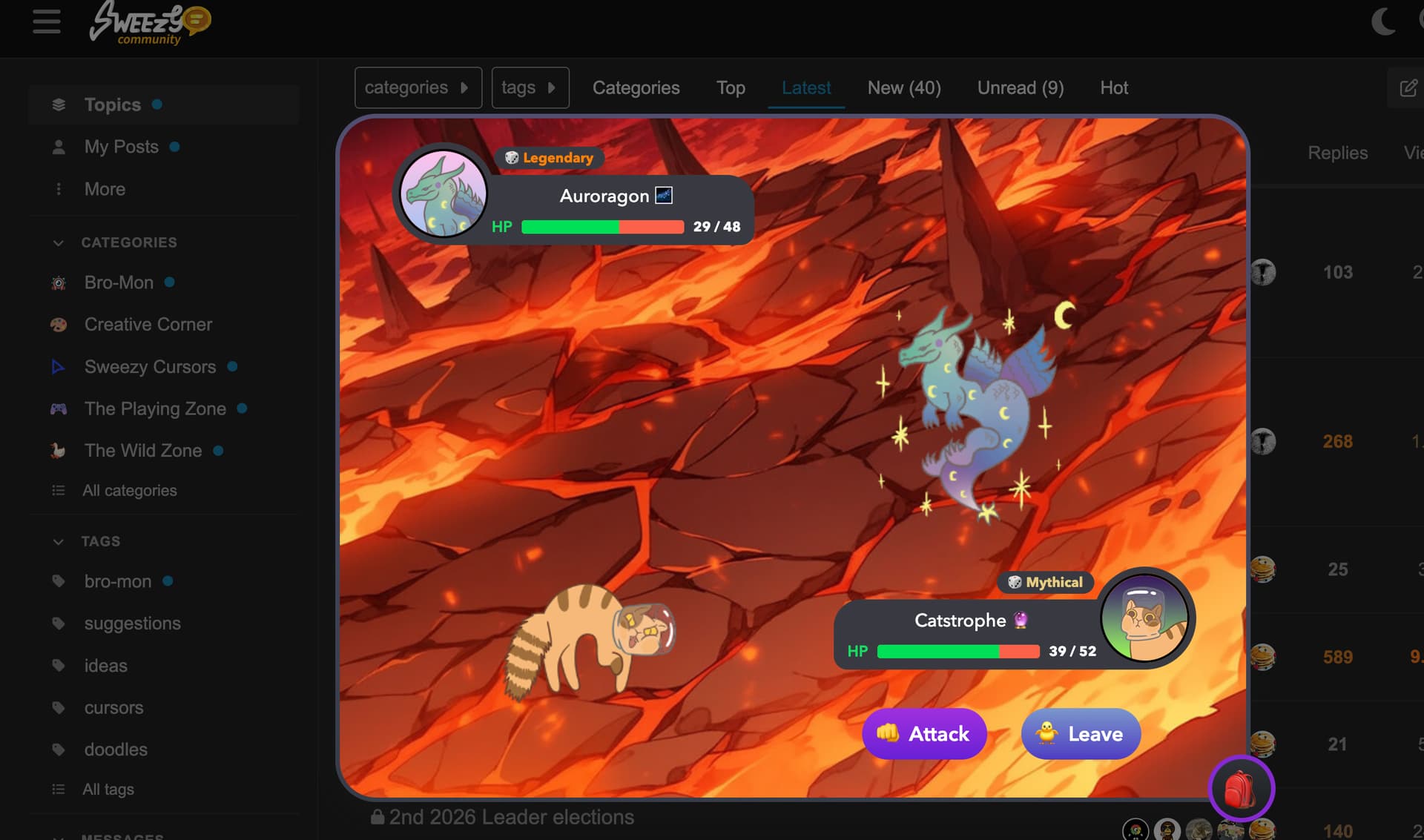Open the Bro-Mon category
The height and width of the screenshot is (840, 1424).
[x=119, y=282]
